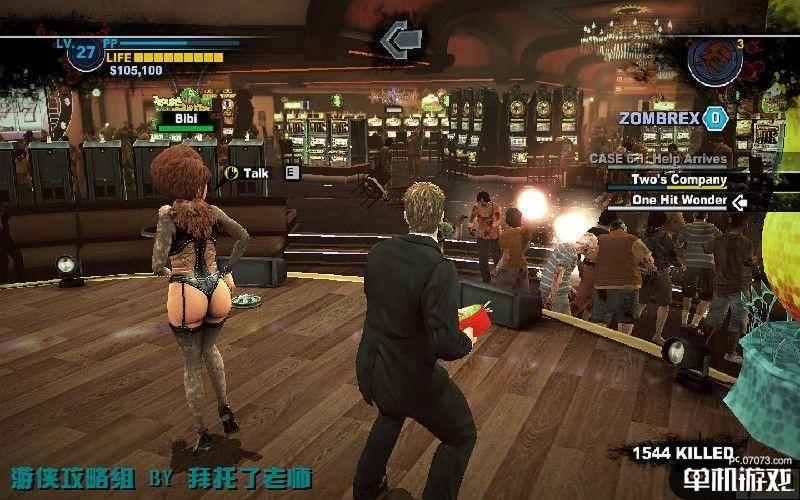Select the Bibi survivor nameplate
Image resolution: width=800 pixels, height=500 pixels.
click(185, 118)
